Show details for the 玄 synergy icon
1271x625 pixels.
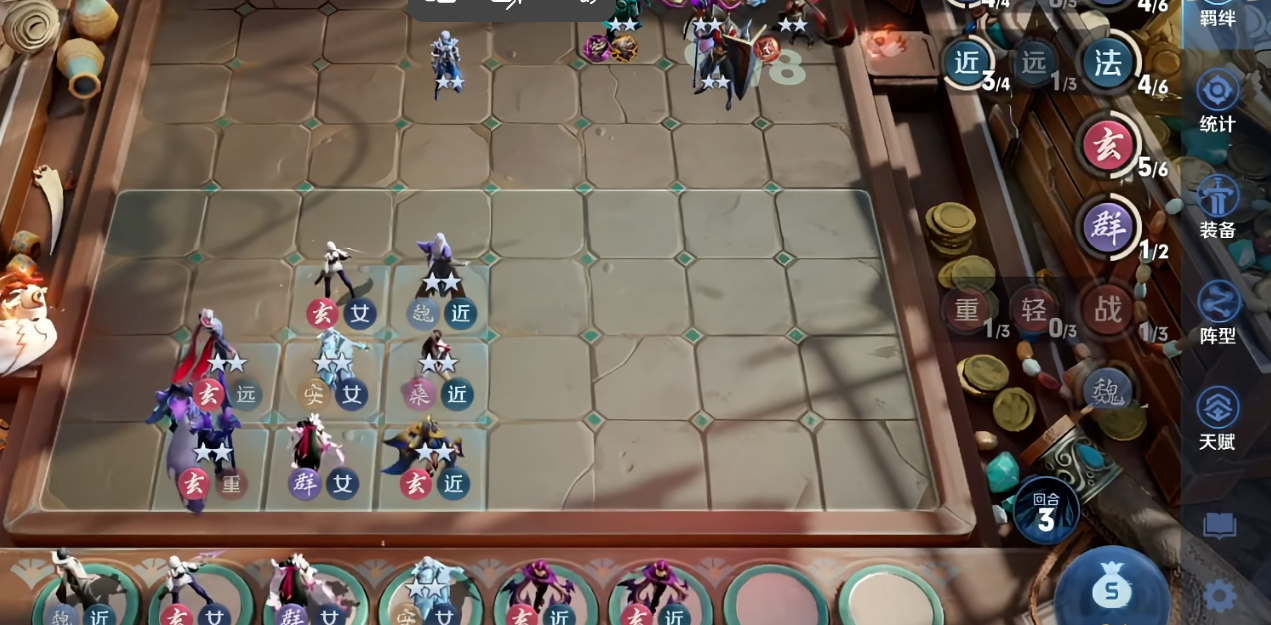point(1108,146)
